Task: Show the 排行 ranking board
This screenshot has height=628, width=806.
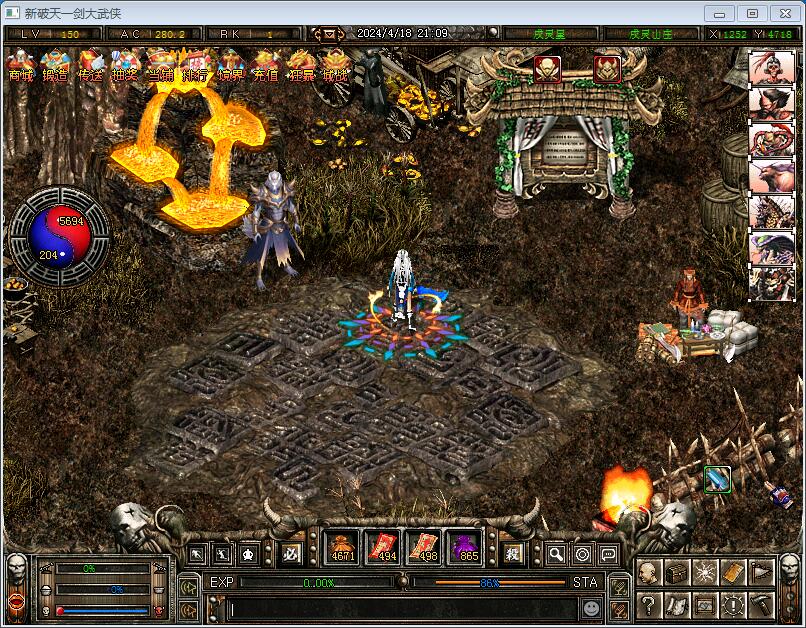Action: click(x=194, y=66)
